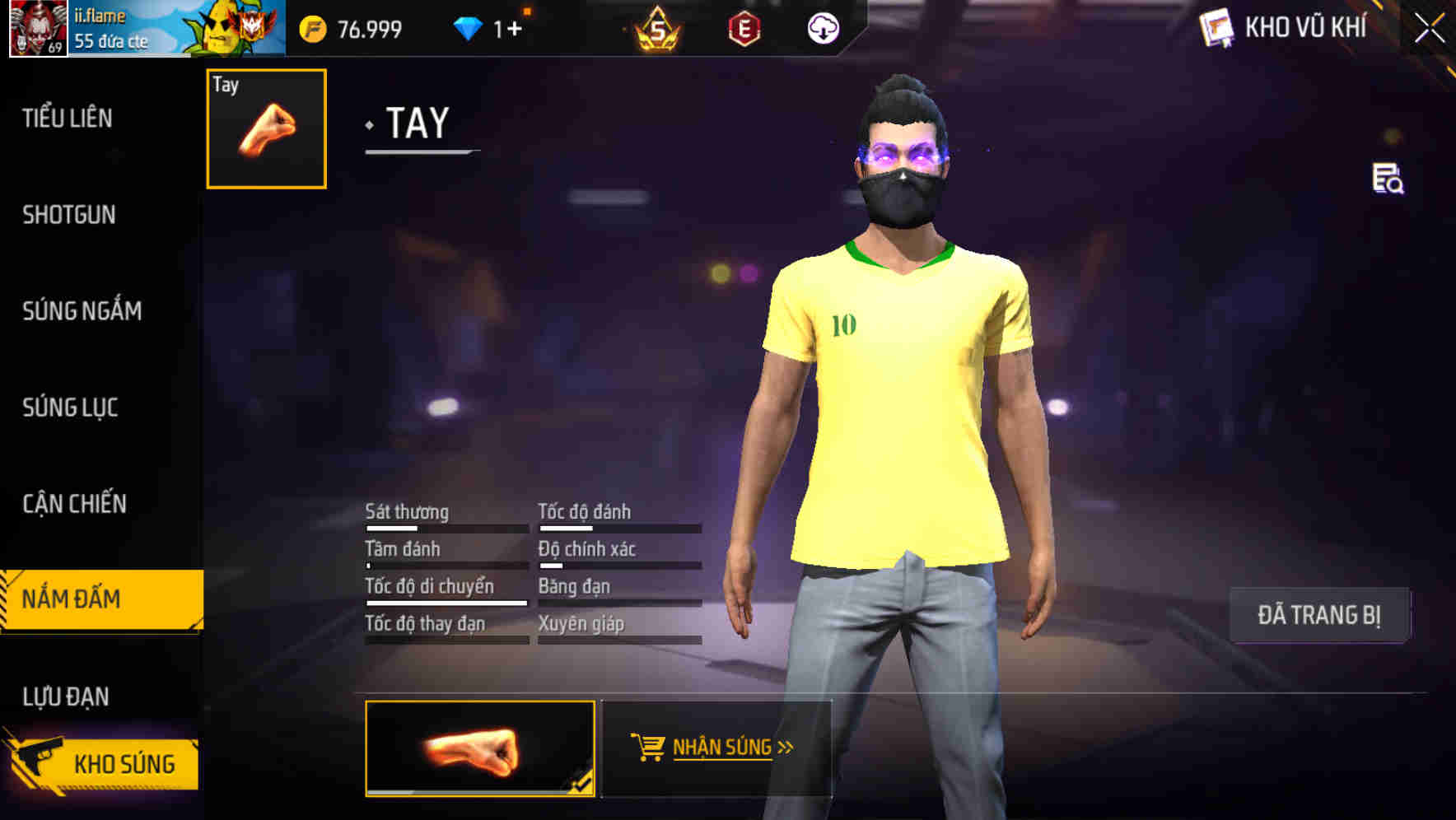The width and height of the screenshot is (1456, 820).
Task: Click NHẬN SÚNG with the cart icon
Action: (x=716, y=748)
